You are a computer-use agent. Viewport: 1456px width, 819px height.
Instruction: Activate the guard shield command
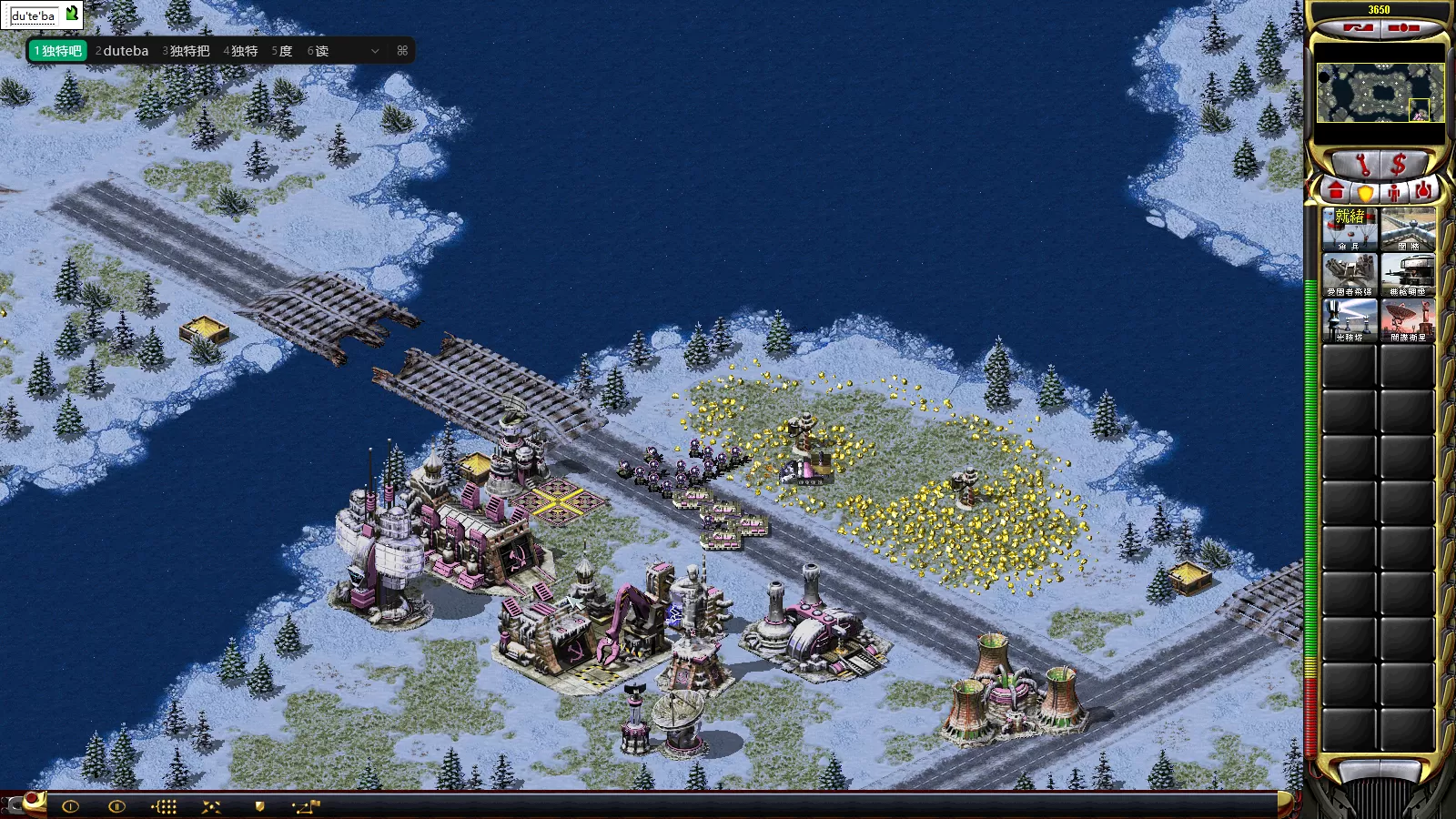coord(259,806)
